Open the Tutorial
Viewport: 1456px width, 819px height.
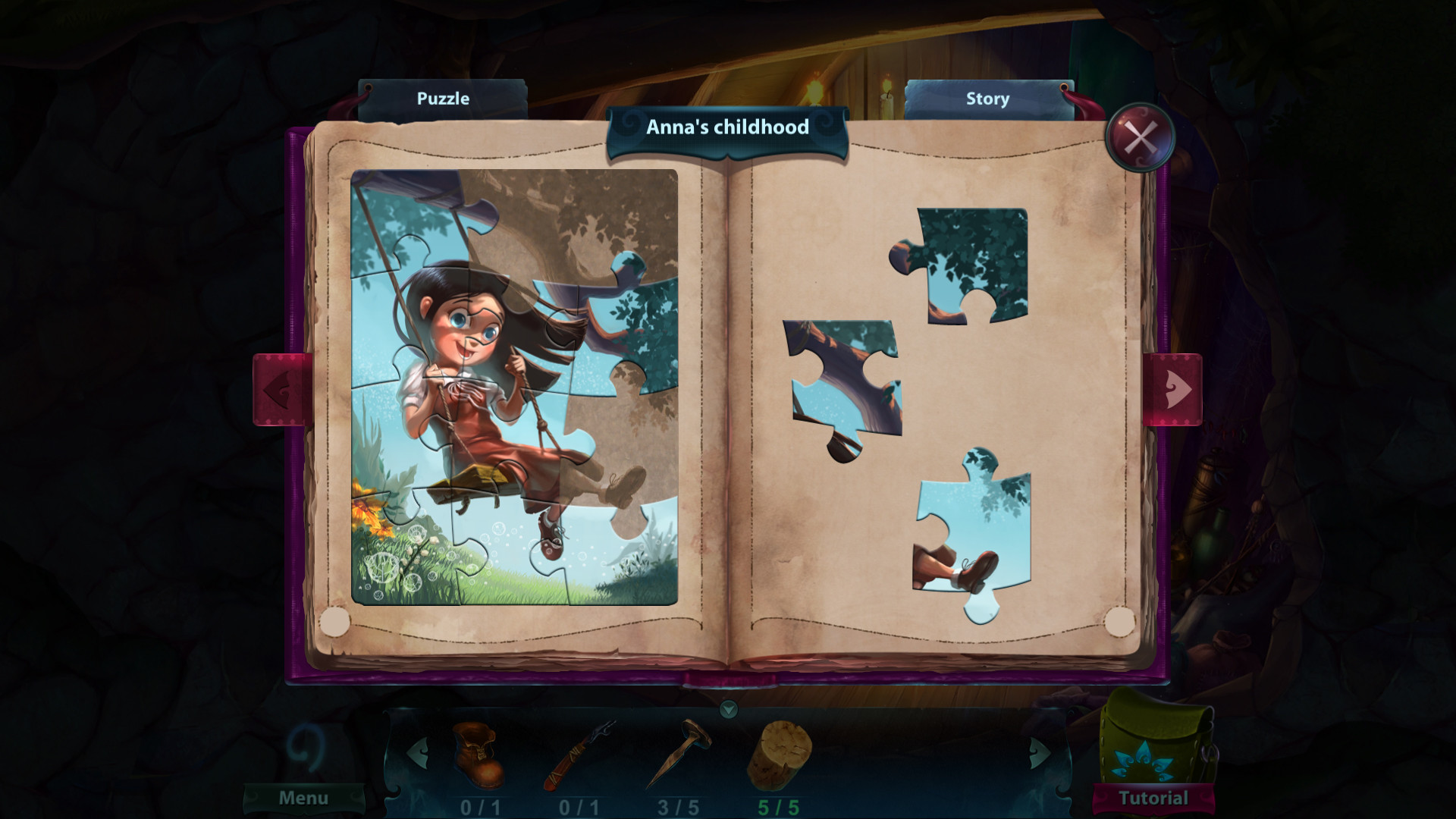click(x=1153, y=798)
